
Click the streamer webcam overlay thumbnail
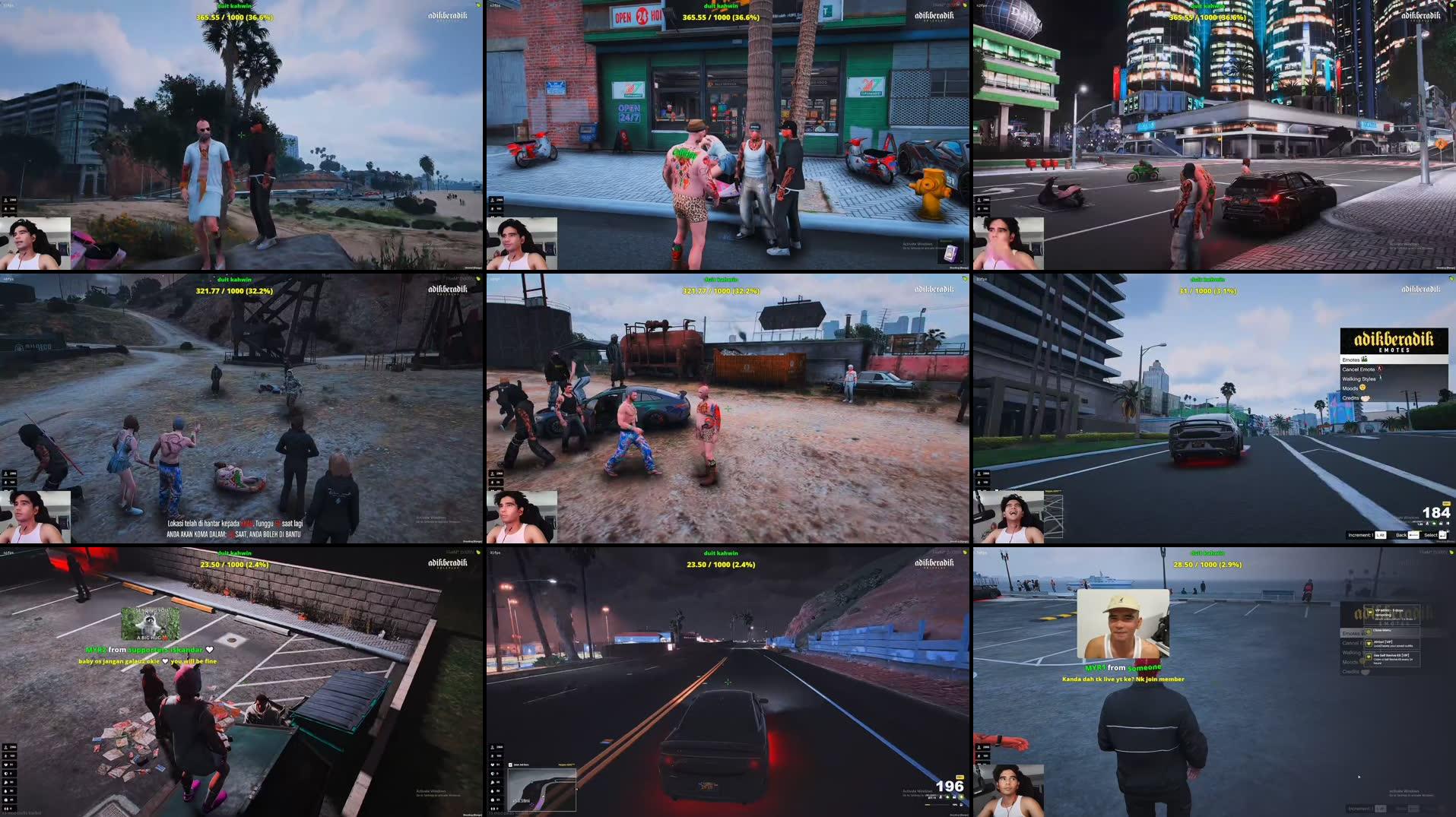36,243
